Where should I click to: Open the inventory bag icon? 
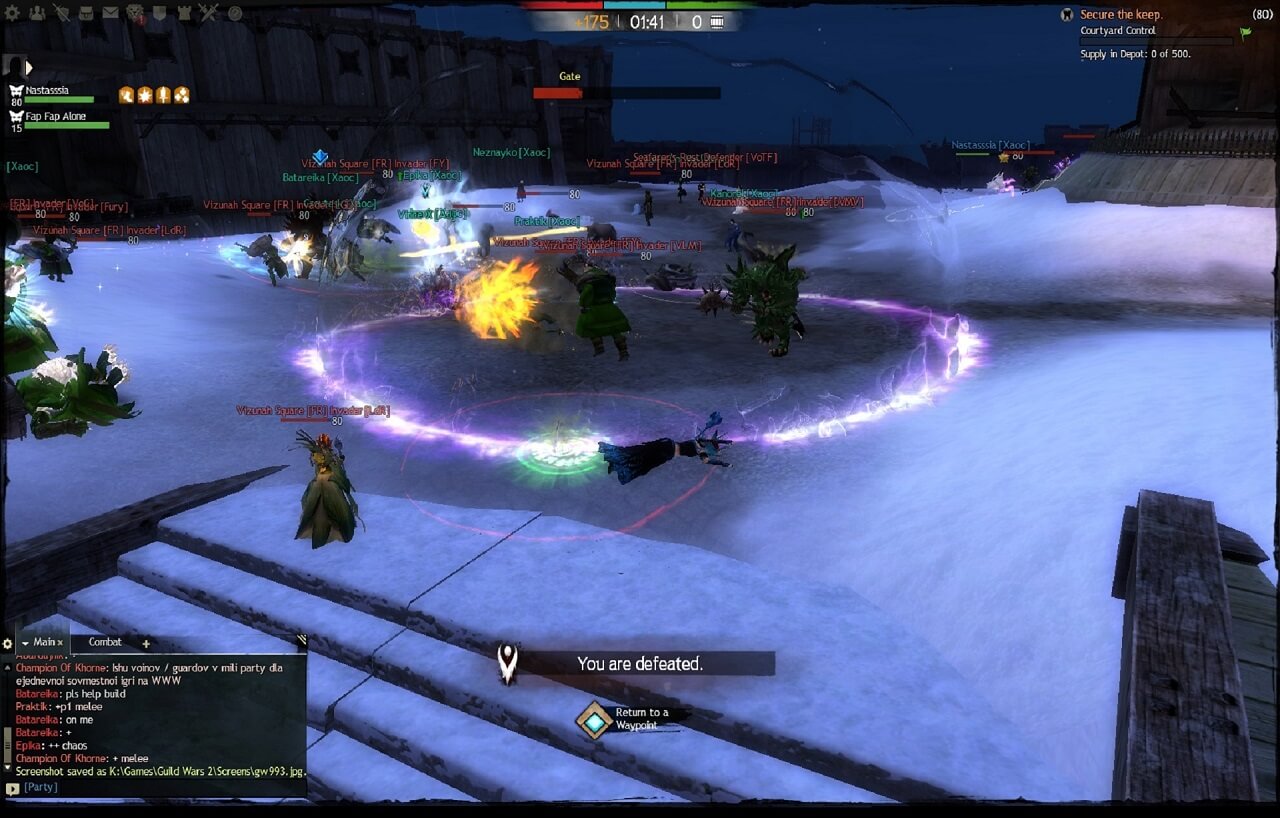pos(86,13)
